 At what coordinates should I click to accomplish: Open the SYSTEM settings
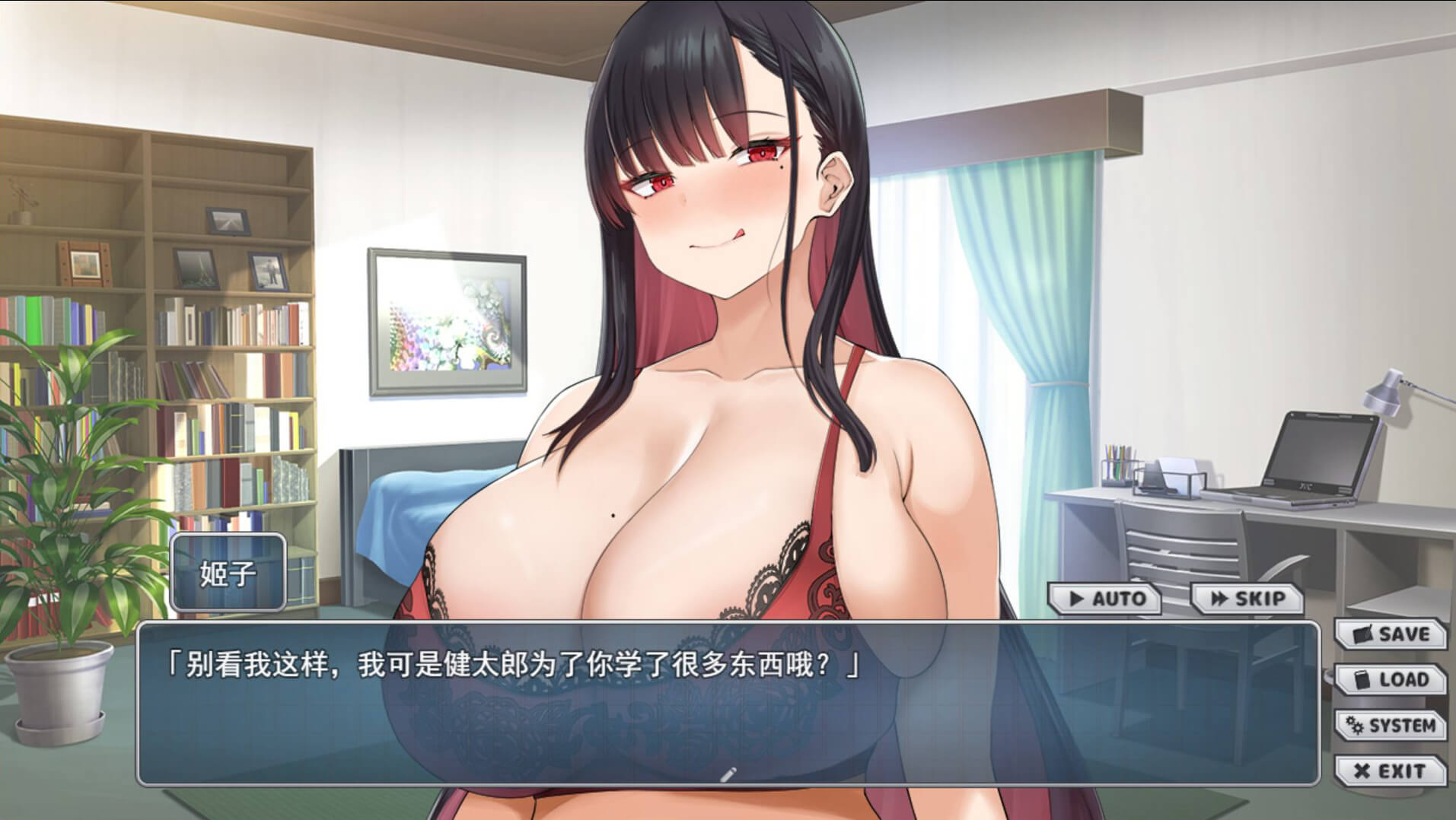point(1391,725)
